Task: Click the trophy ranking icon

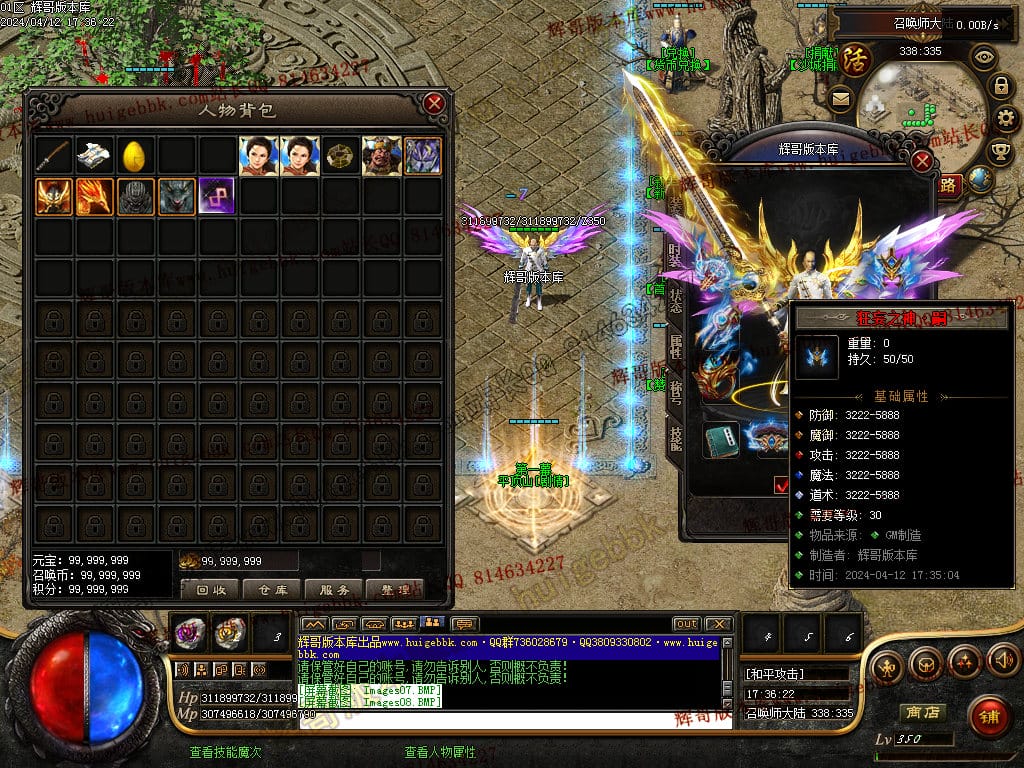Action: [999, 151]
